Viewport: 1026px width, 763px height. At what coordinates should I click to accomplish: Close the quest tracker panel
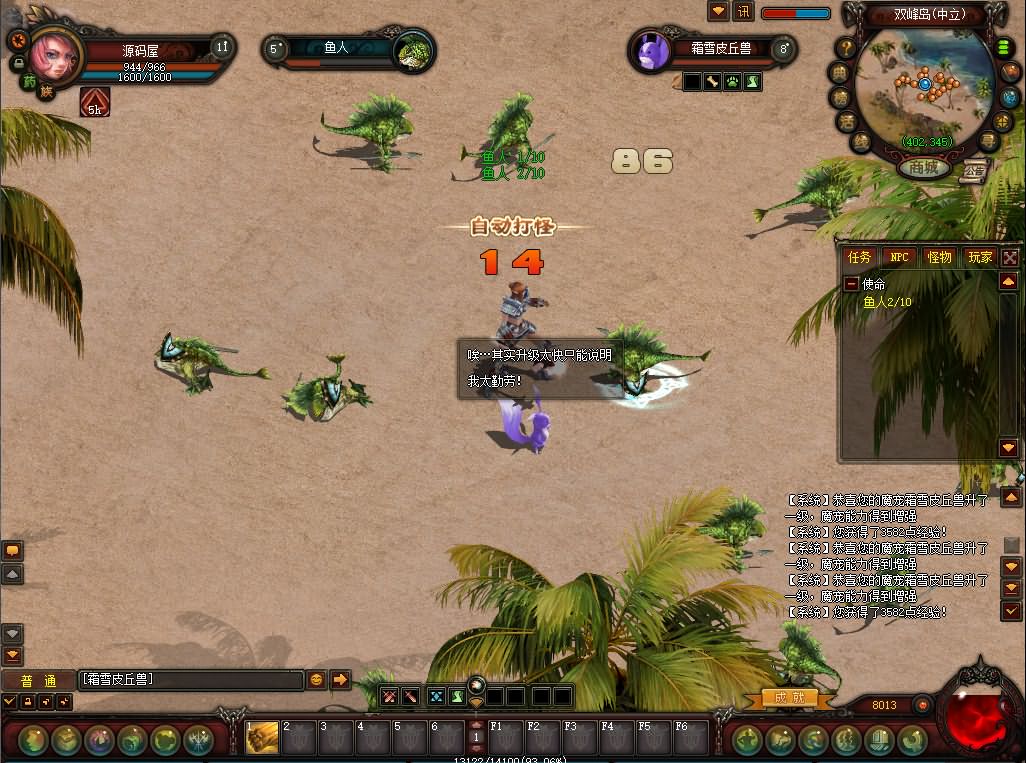coord(1010,257)
